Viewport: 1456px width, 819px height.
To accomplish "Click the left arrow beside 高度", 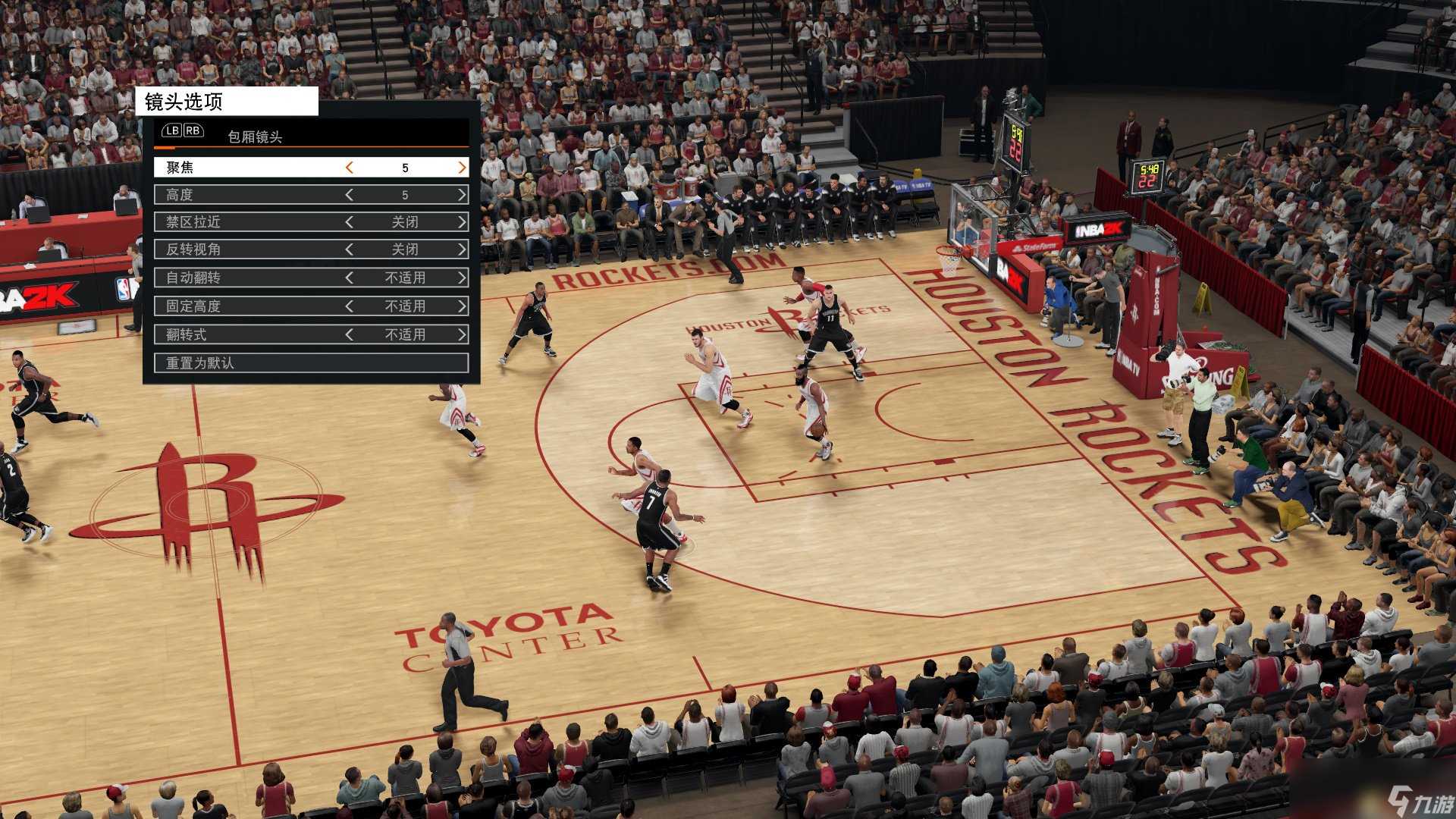I will 350,195.
